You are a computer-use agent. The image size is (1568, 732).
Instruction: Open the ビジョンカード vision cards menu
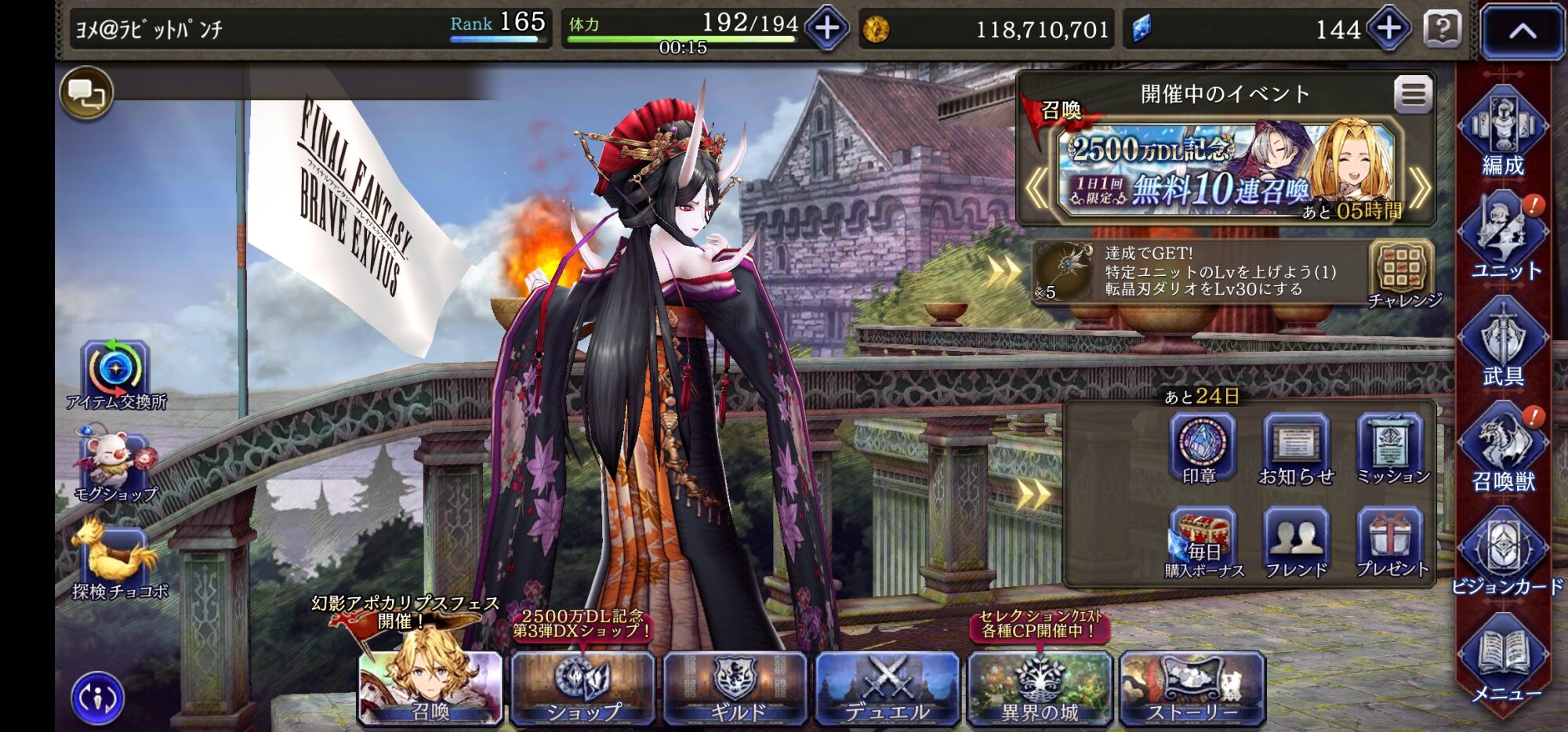coord(1504,554)
